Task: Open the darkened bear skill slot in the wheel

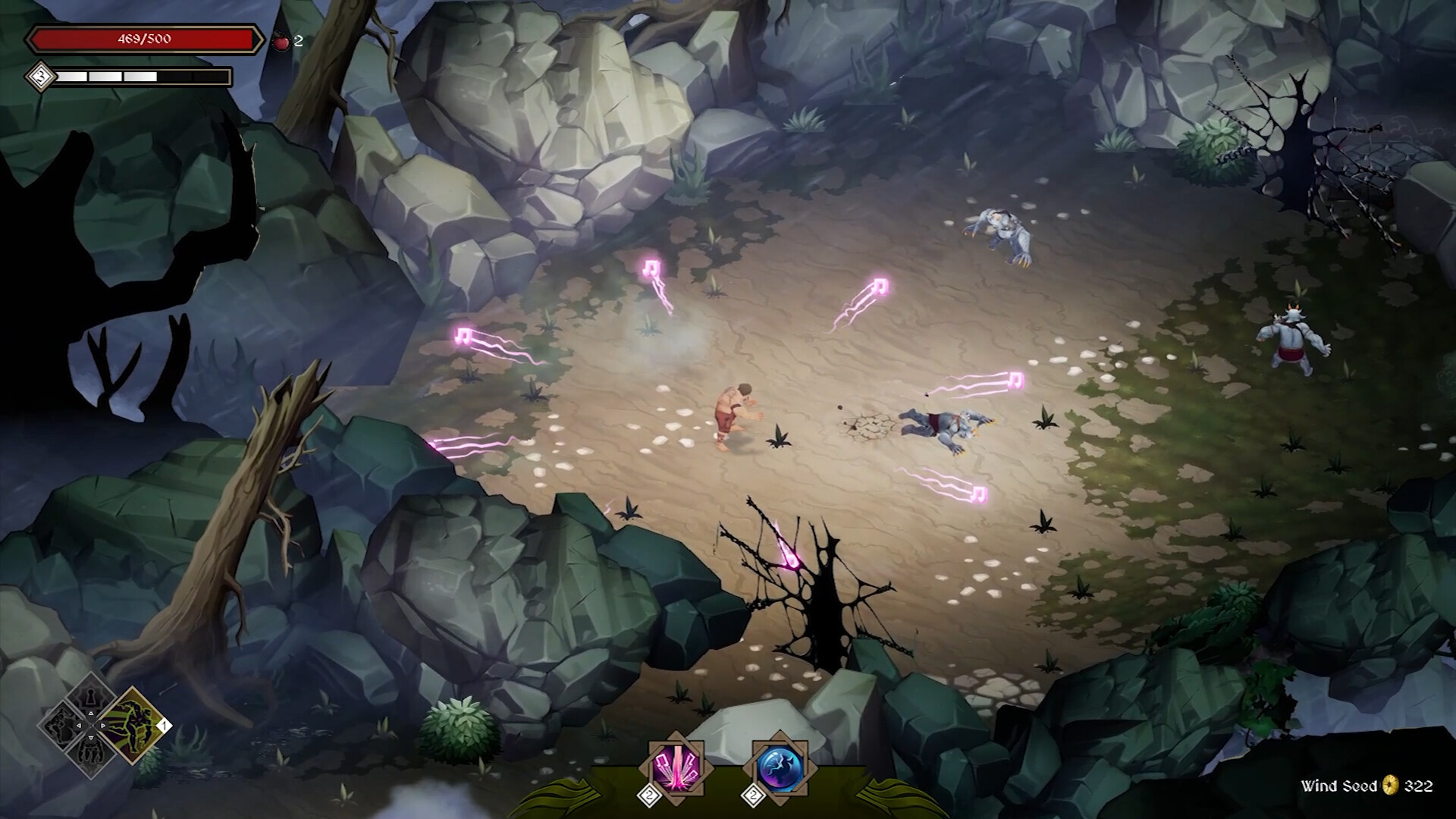Action: pyautogui.click(x=89, y=751)
